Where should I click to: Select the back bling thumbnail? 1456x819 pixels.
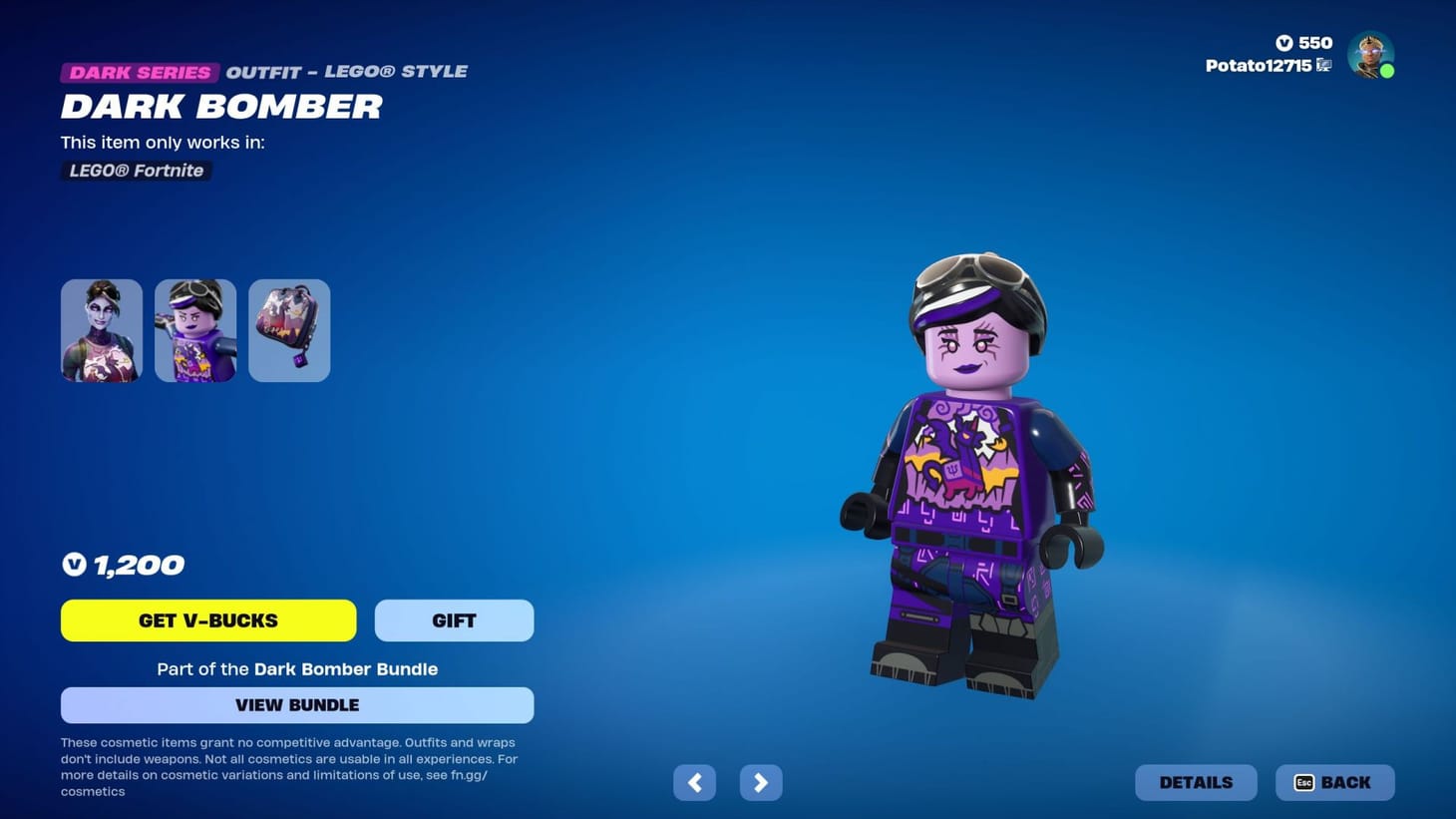(x=288, y=330)
